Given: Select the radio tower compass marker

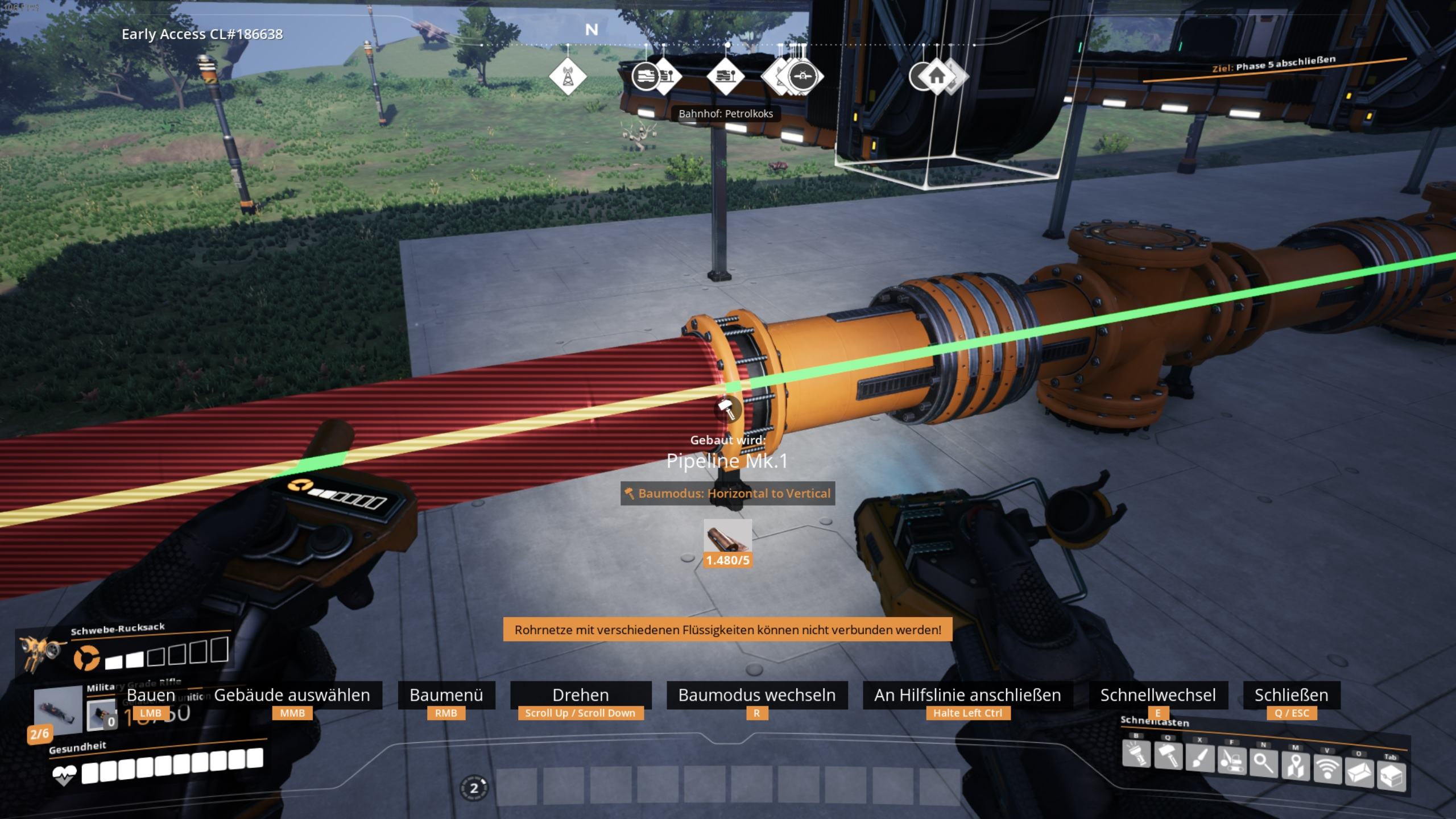Looking at the screenshot, I should [x=568, y=76].
